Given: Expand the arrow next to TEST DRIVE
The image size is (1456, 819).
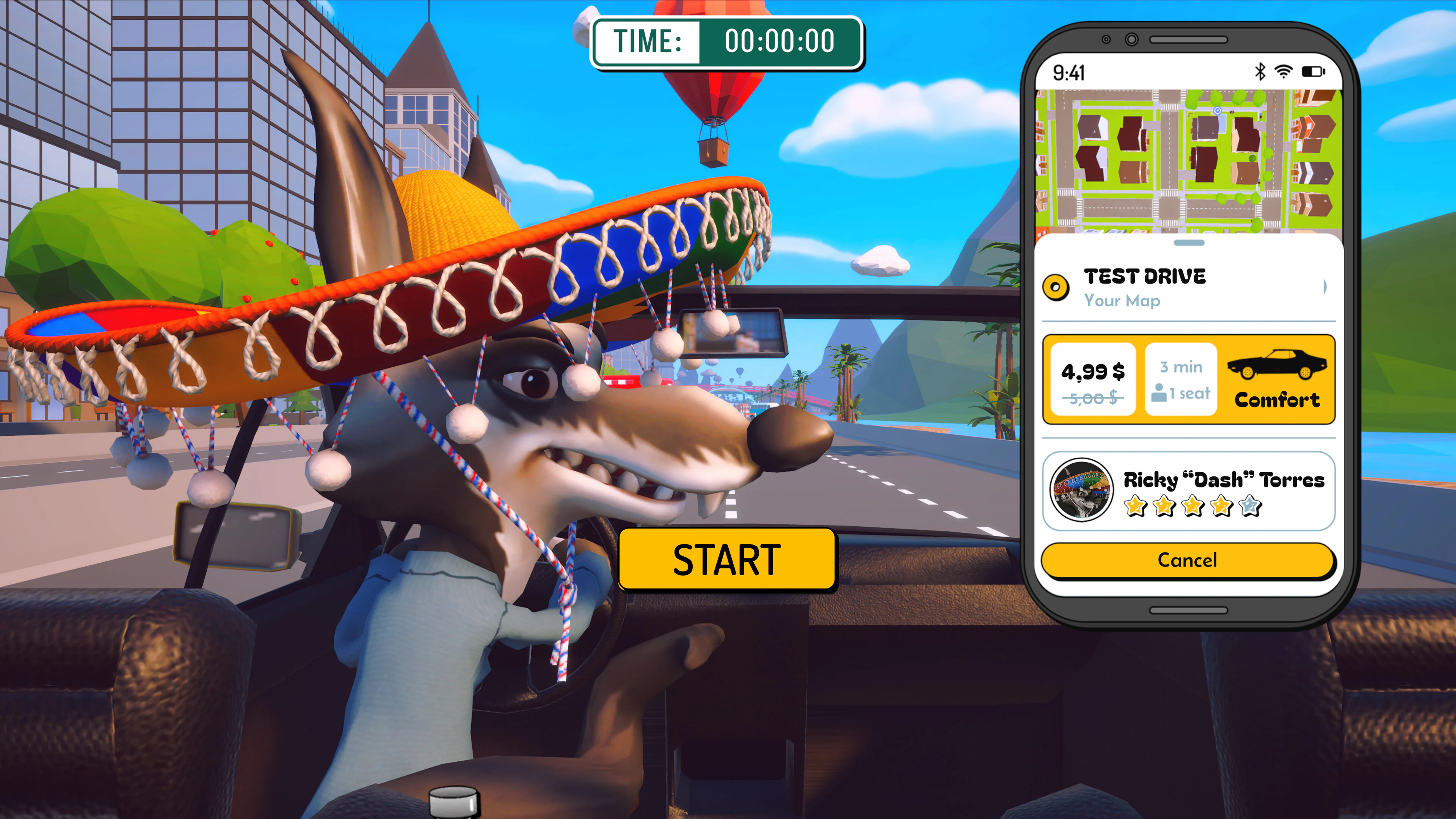Looking at the screenshot, I should (x=1326, y=287).
